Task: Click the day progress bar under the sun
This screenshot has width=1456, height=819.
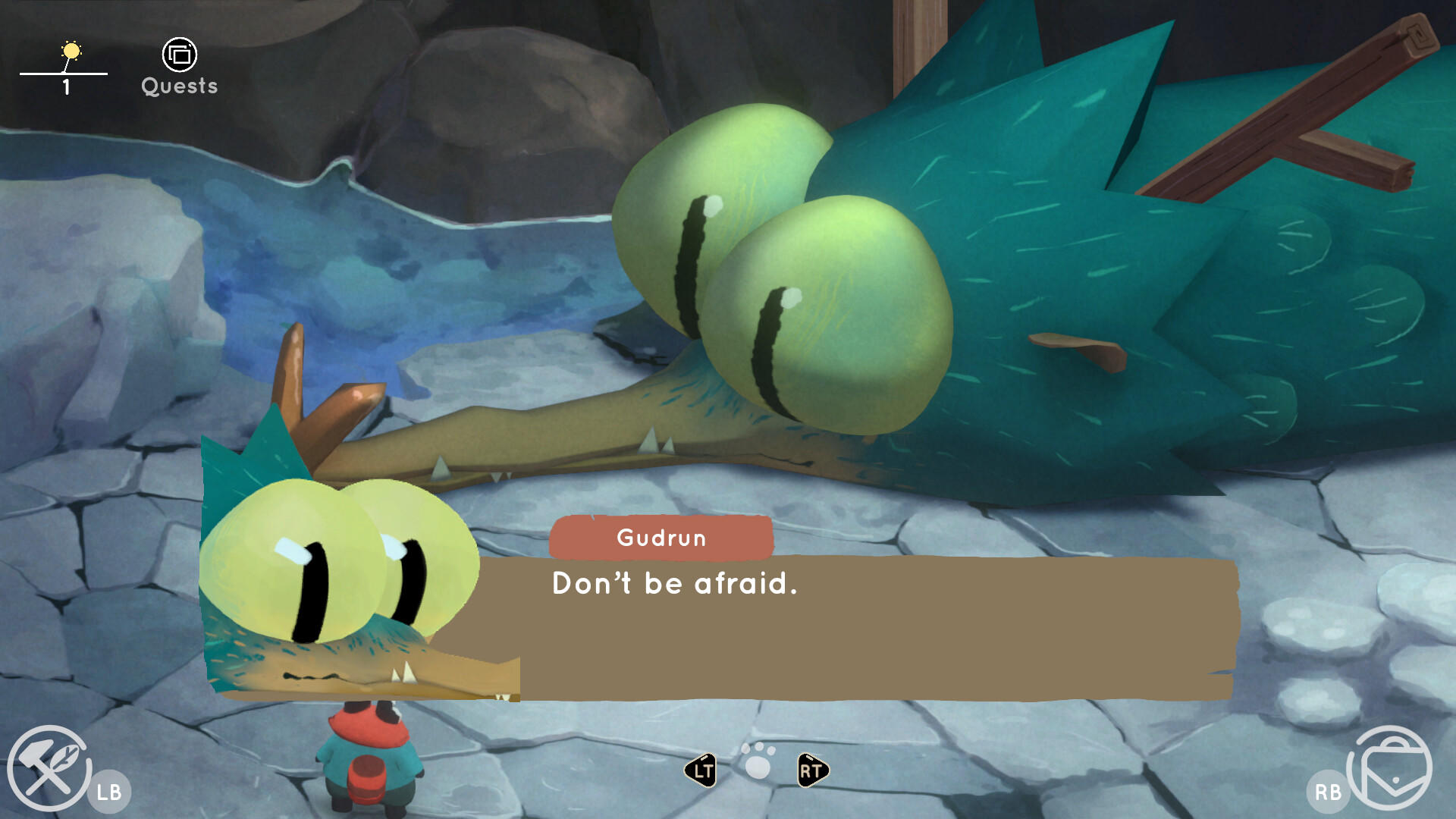Action: [x=64, y=72]
